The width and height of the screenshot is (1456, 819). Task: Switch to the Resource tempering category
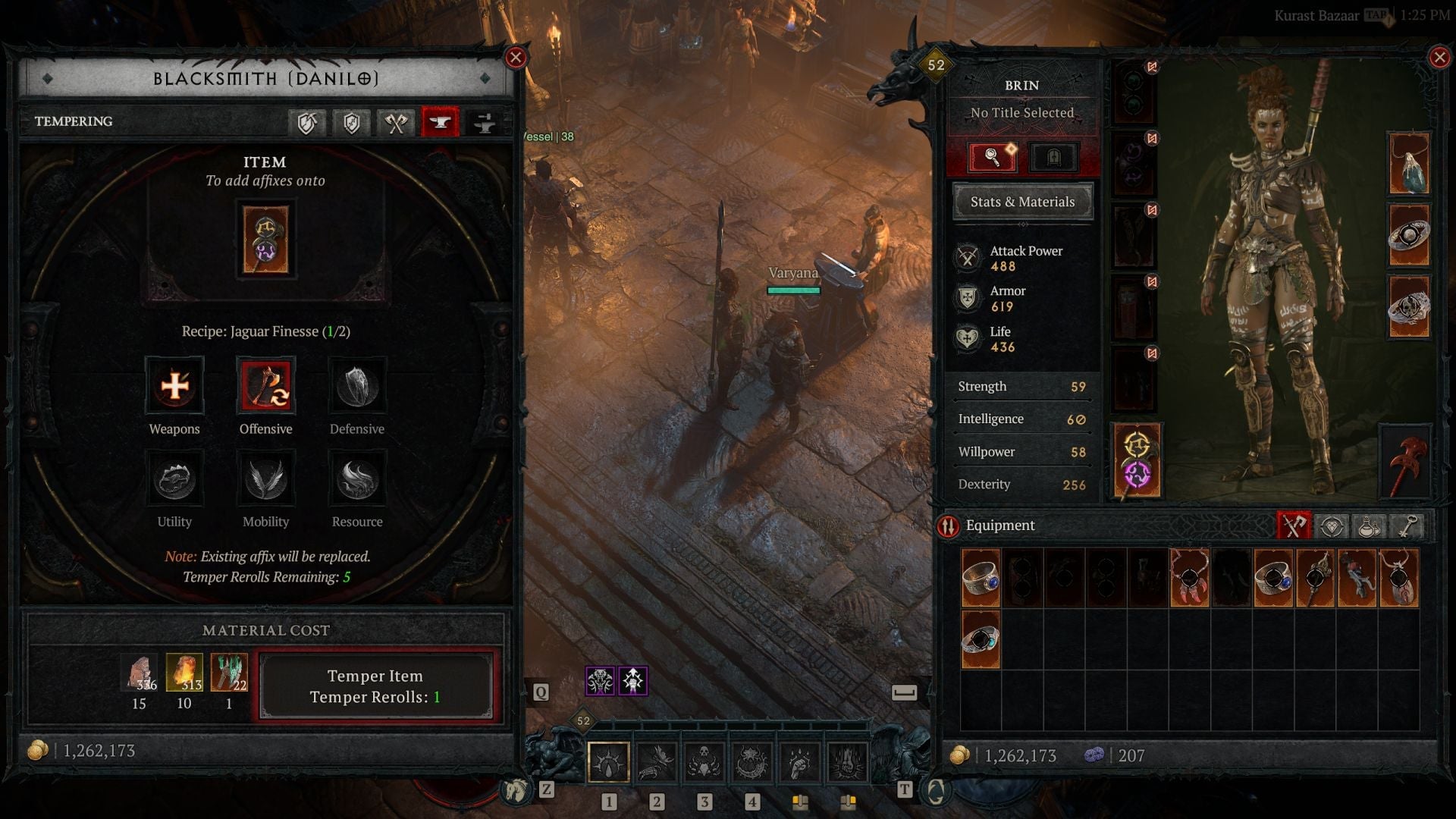pyautogui.click(x=356, y=479)
